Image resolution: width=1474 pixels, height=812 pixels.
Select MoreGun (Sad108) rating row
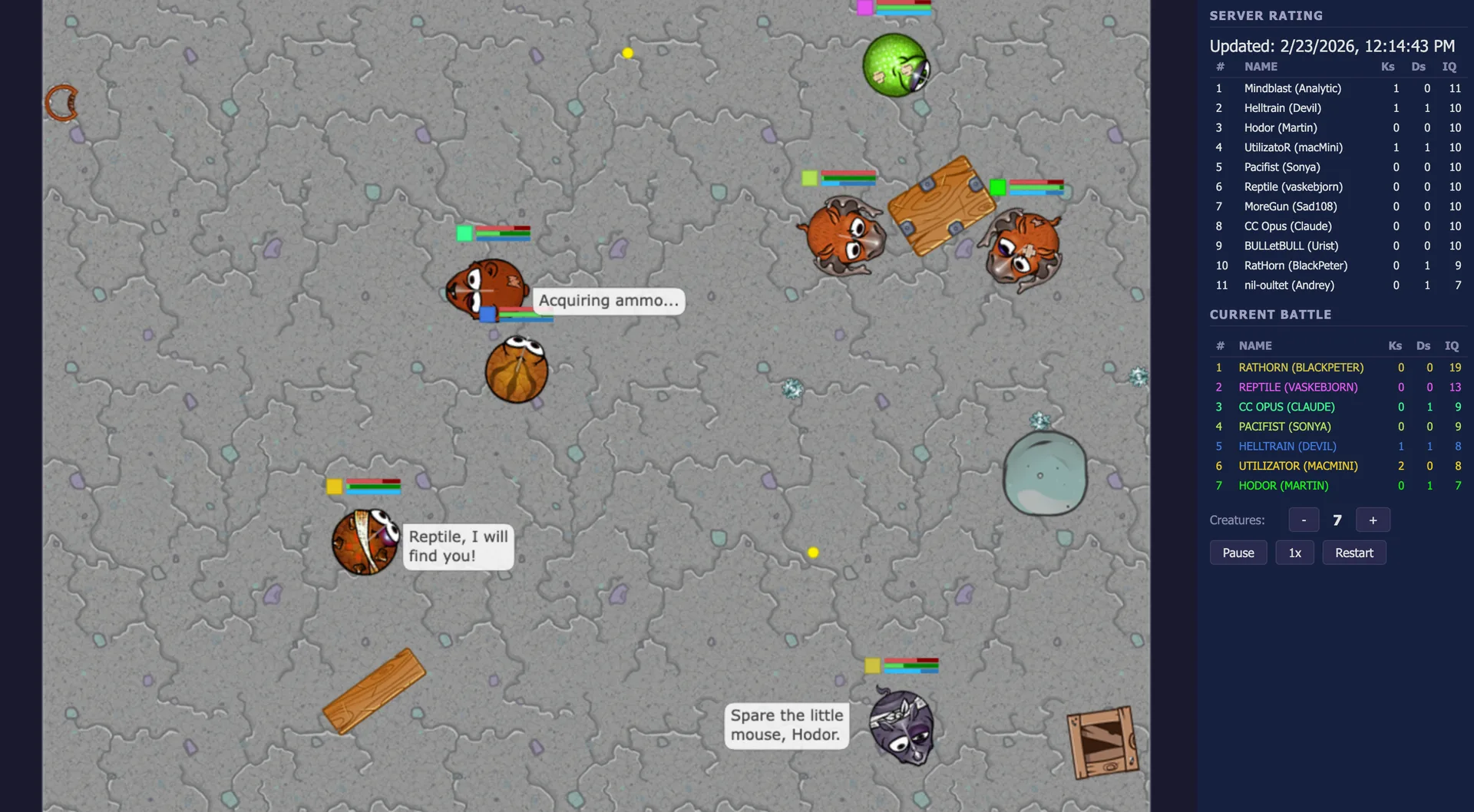click(1290, 206)
